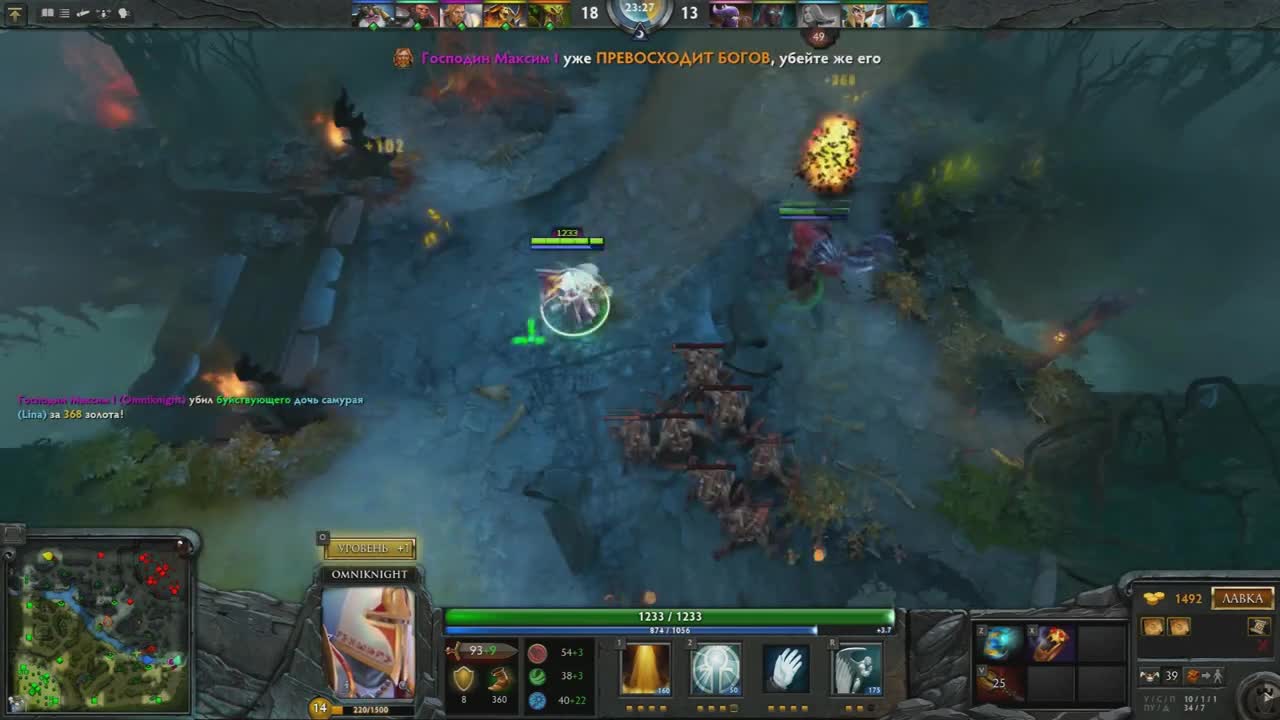
Task: Toggle the camera control icon top left
Action: coord(104,13)
